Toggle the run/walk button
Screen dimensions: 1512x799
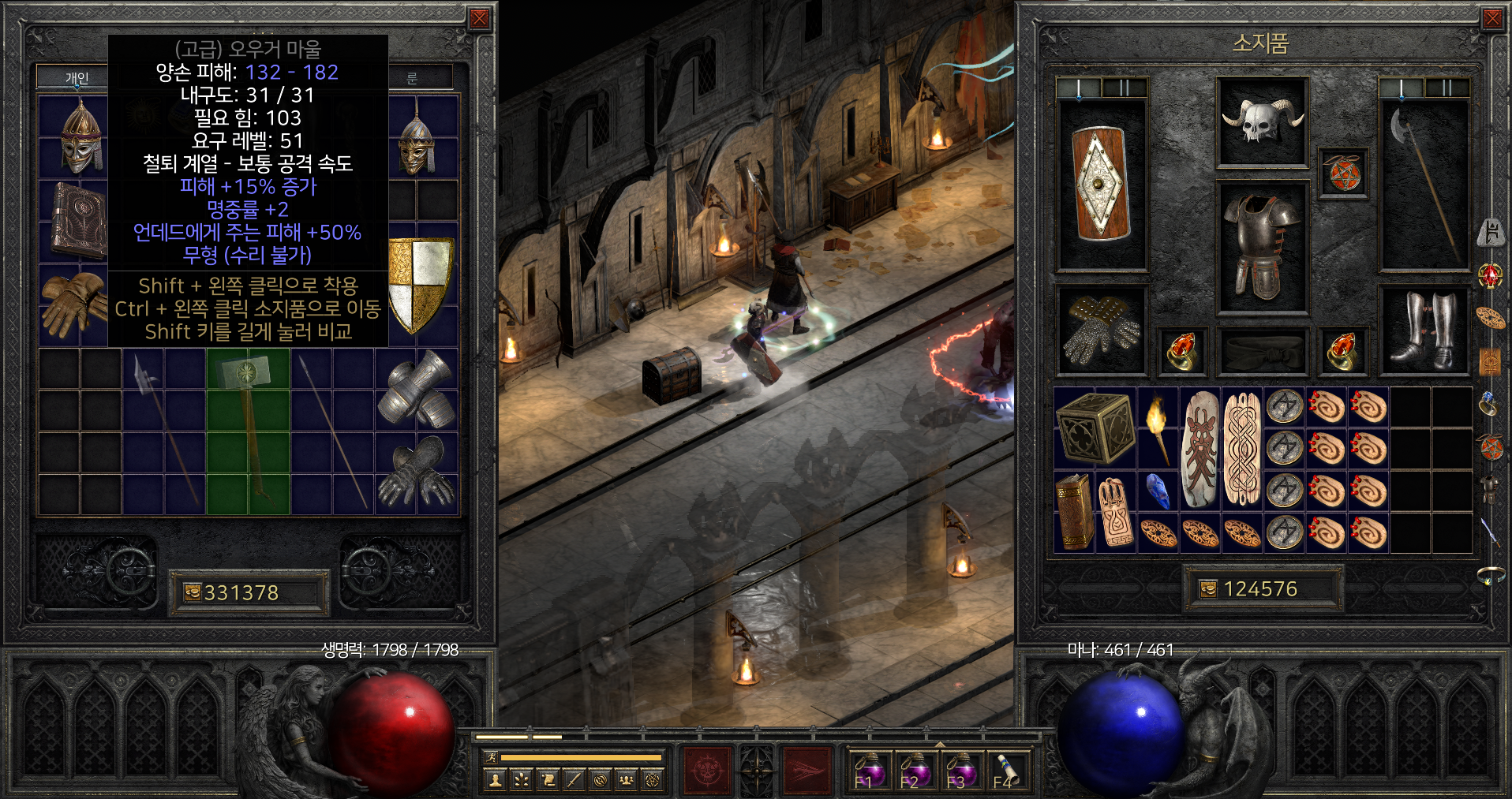click(x=490, y=757)
